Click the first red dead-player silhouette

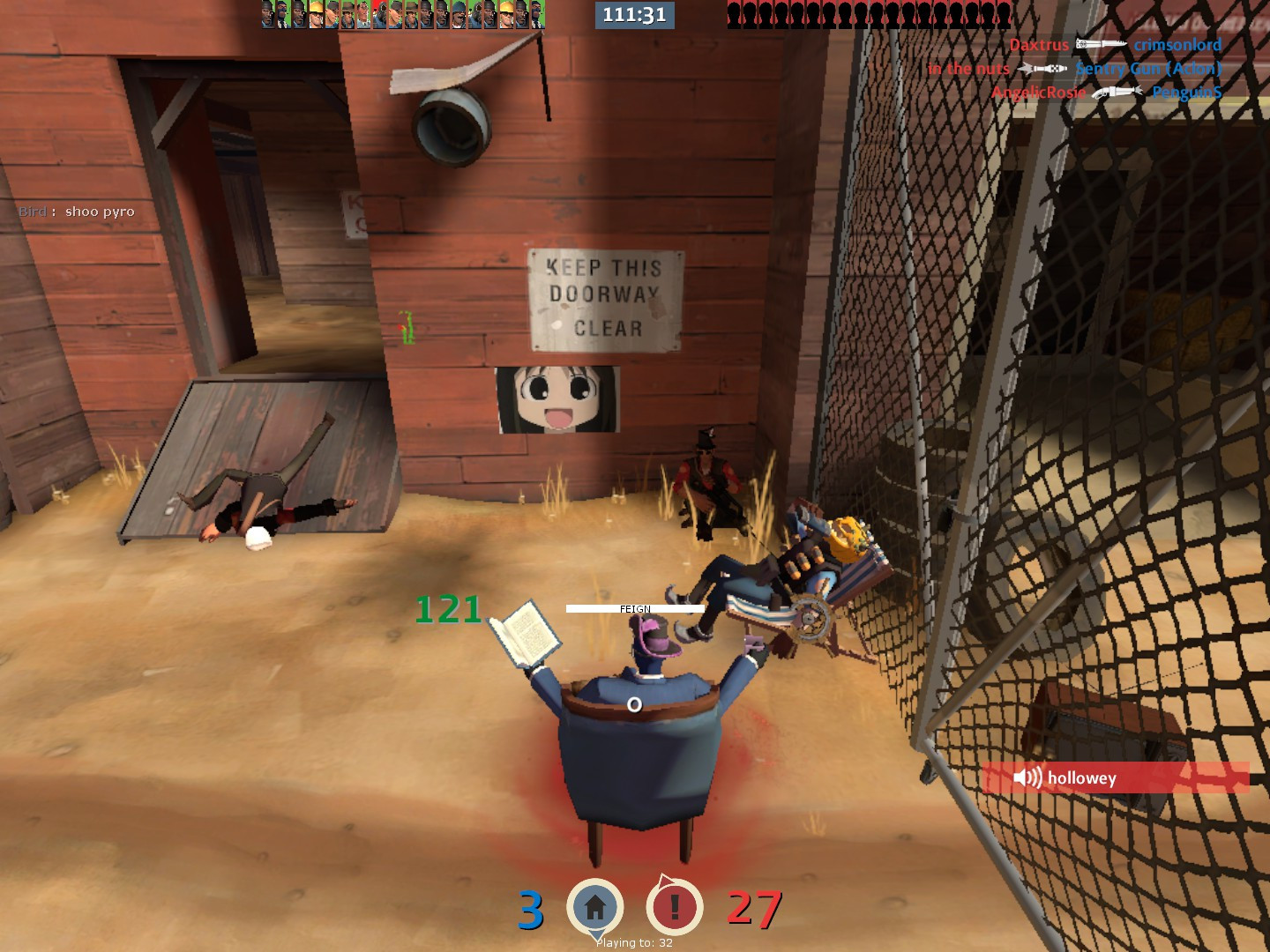(x=733, y=13)
